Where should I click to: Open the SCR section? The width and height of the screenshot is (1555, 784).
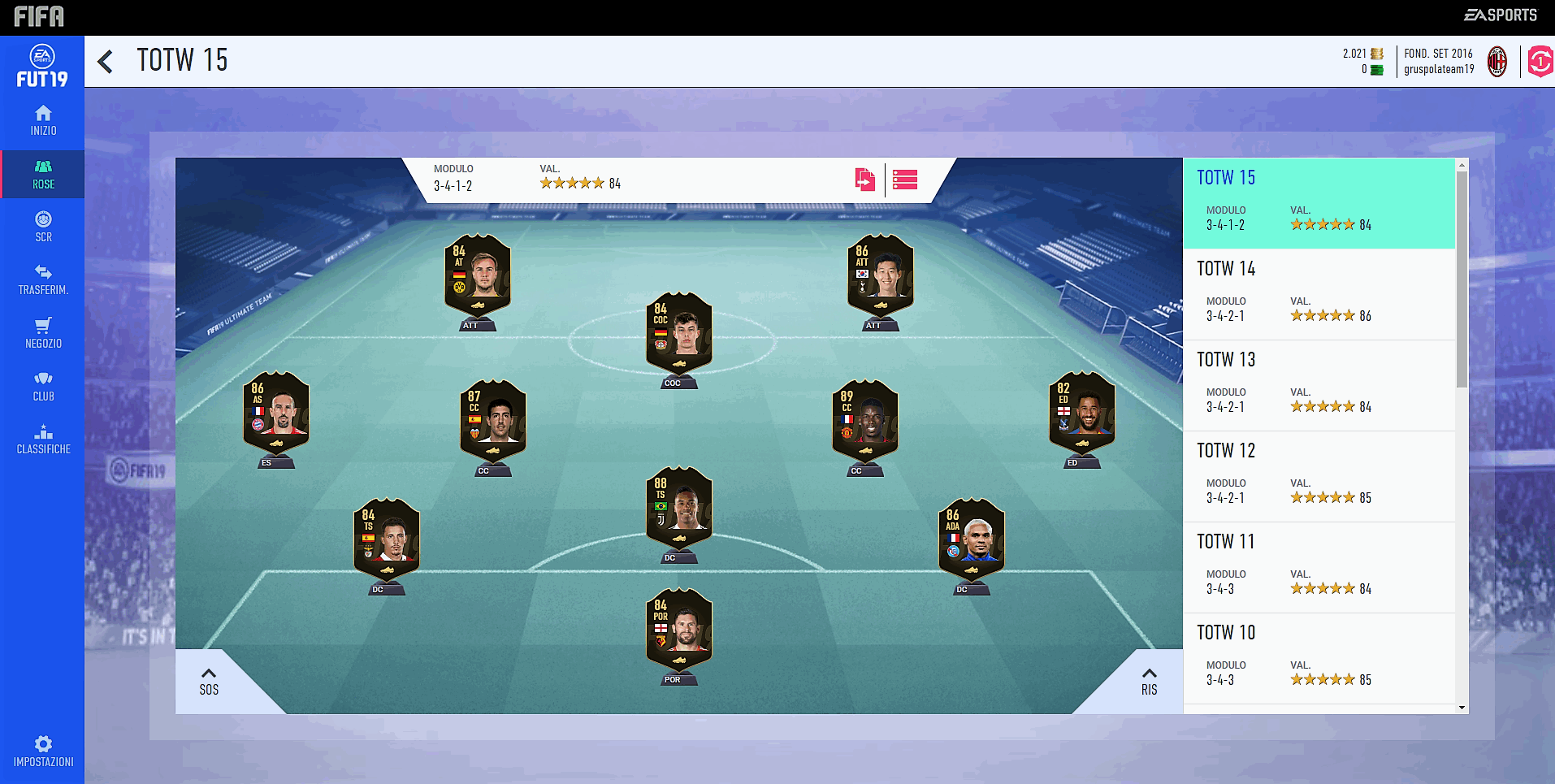[x=43, y=227]
